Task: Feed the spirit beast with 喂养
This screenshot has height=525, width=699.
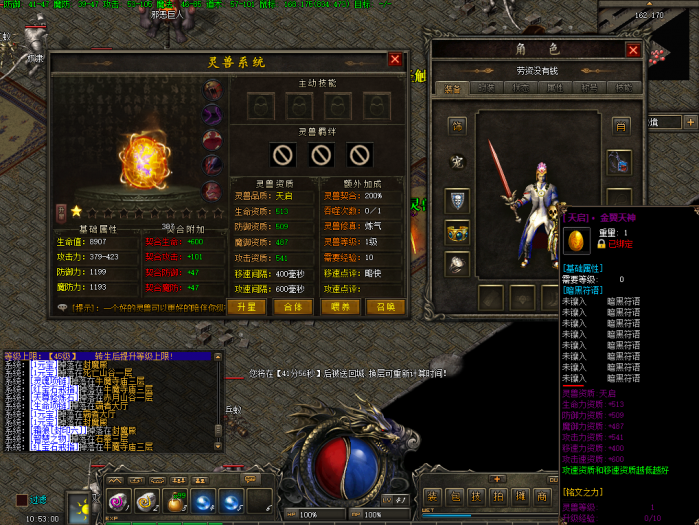Action: (x=340, y=306)
